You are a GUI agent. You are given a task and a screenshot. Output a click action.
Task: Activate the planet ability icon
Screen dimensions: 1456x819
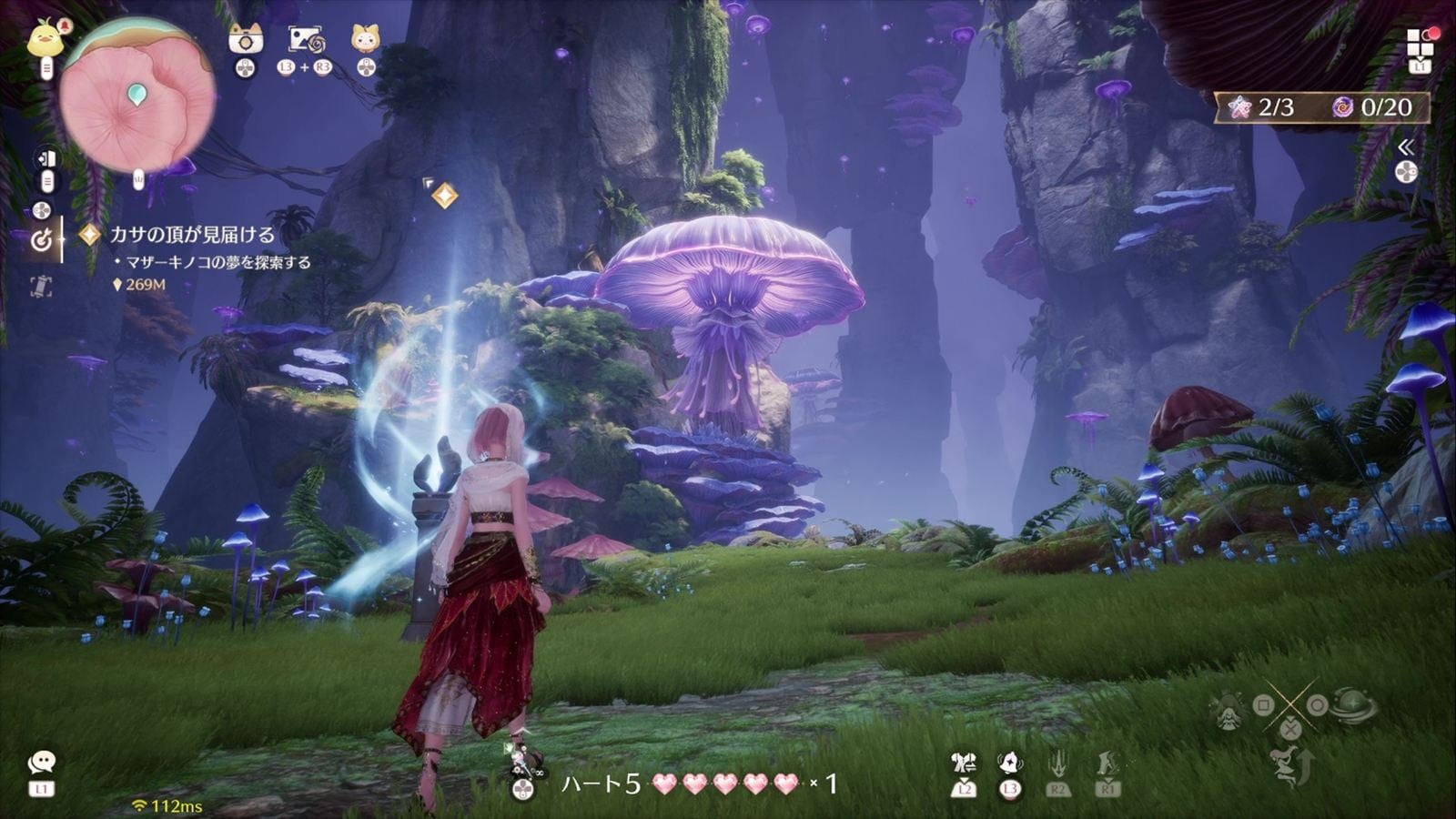tap(1353, 706)
